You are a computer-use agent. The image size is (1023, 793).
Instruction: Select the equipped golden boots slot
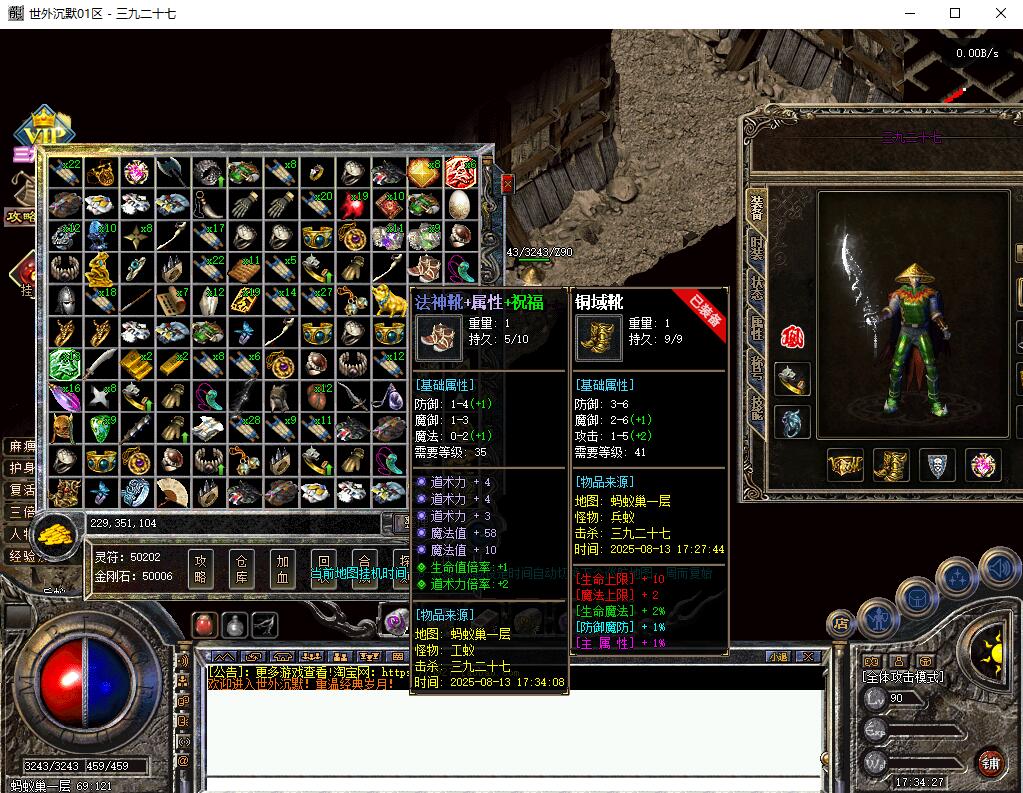(x=890, y=465)
